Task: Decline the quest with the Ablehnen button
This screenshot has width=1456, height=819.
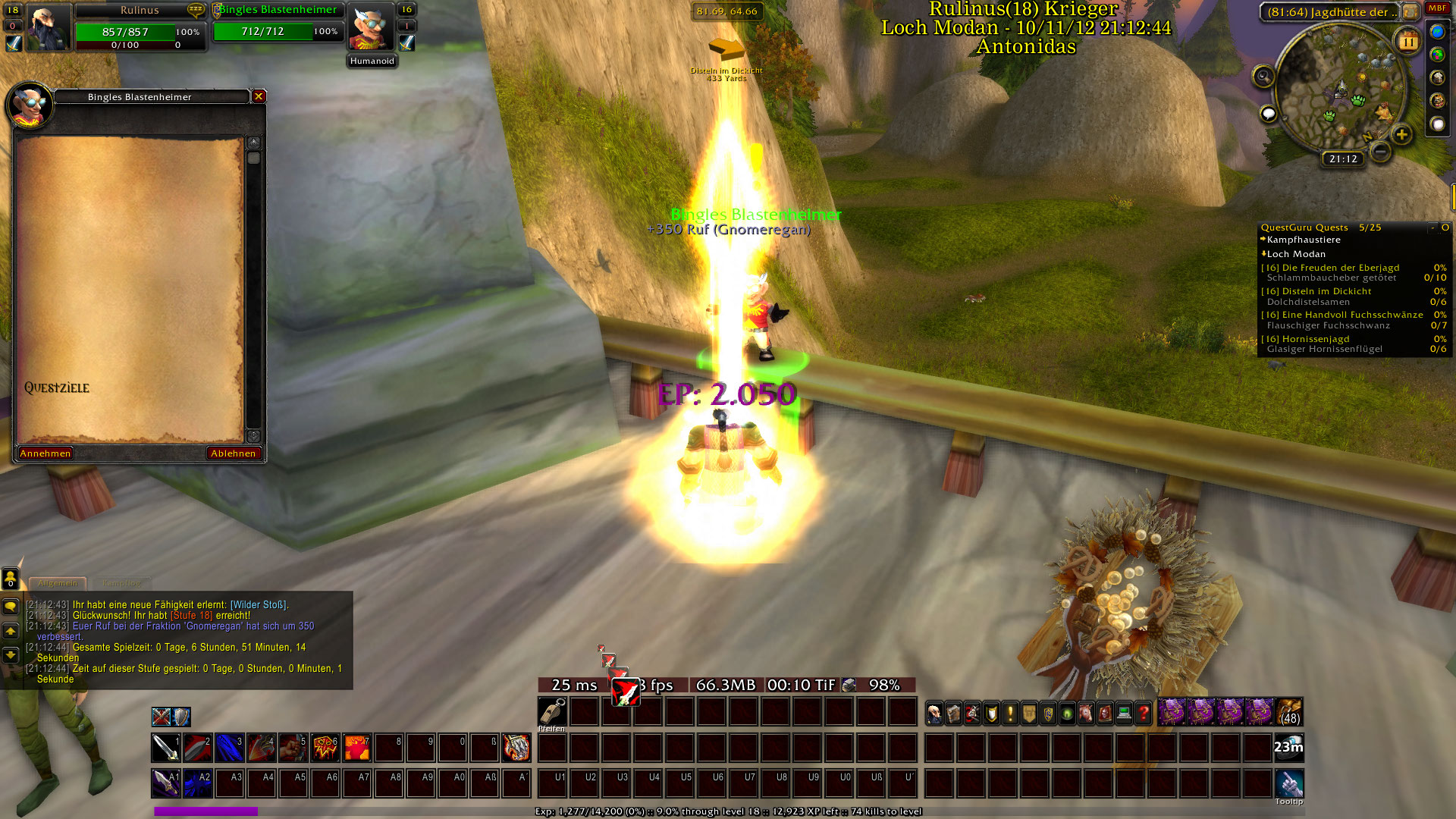Action: (x=233, y=453)
